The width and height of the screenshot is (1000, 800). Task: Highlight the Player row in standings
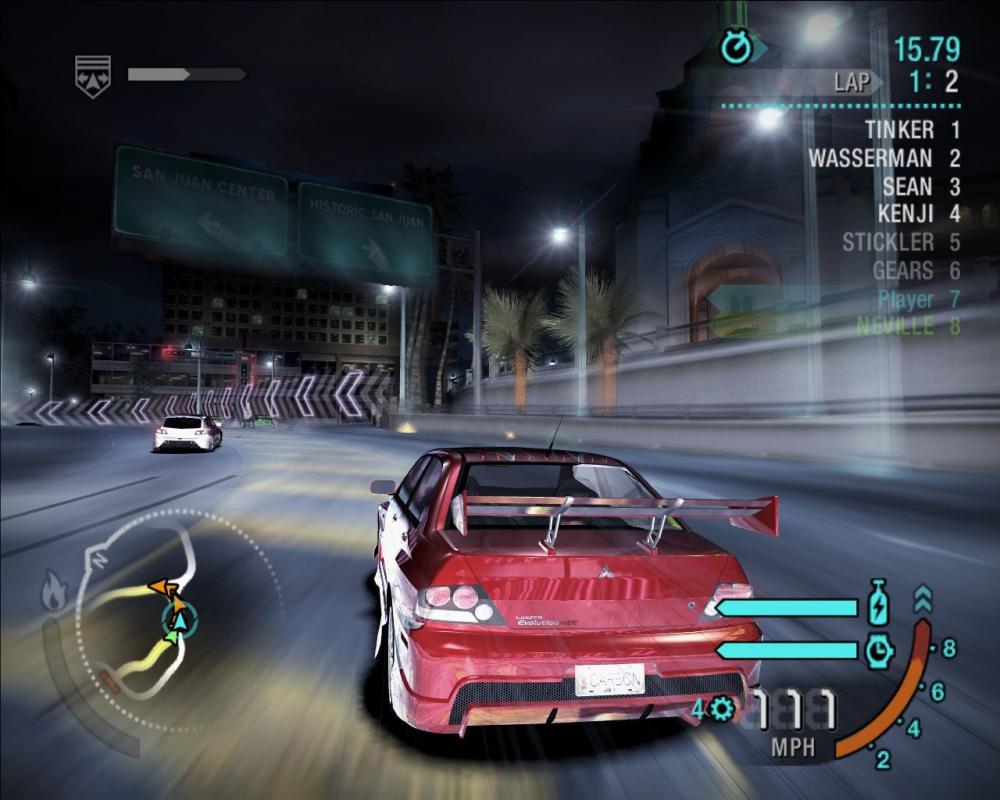906,298
